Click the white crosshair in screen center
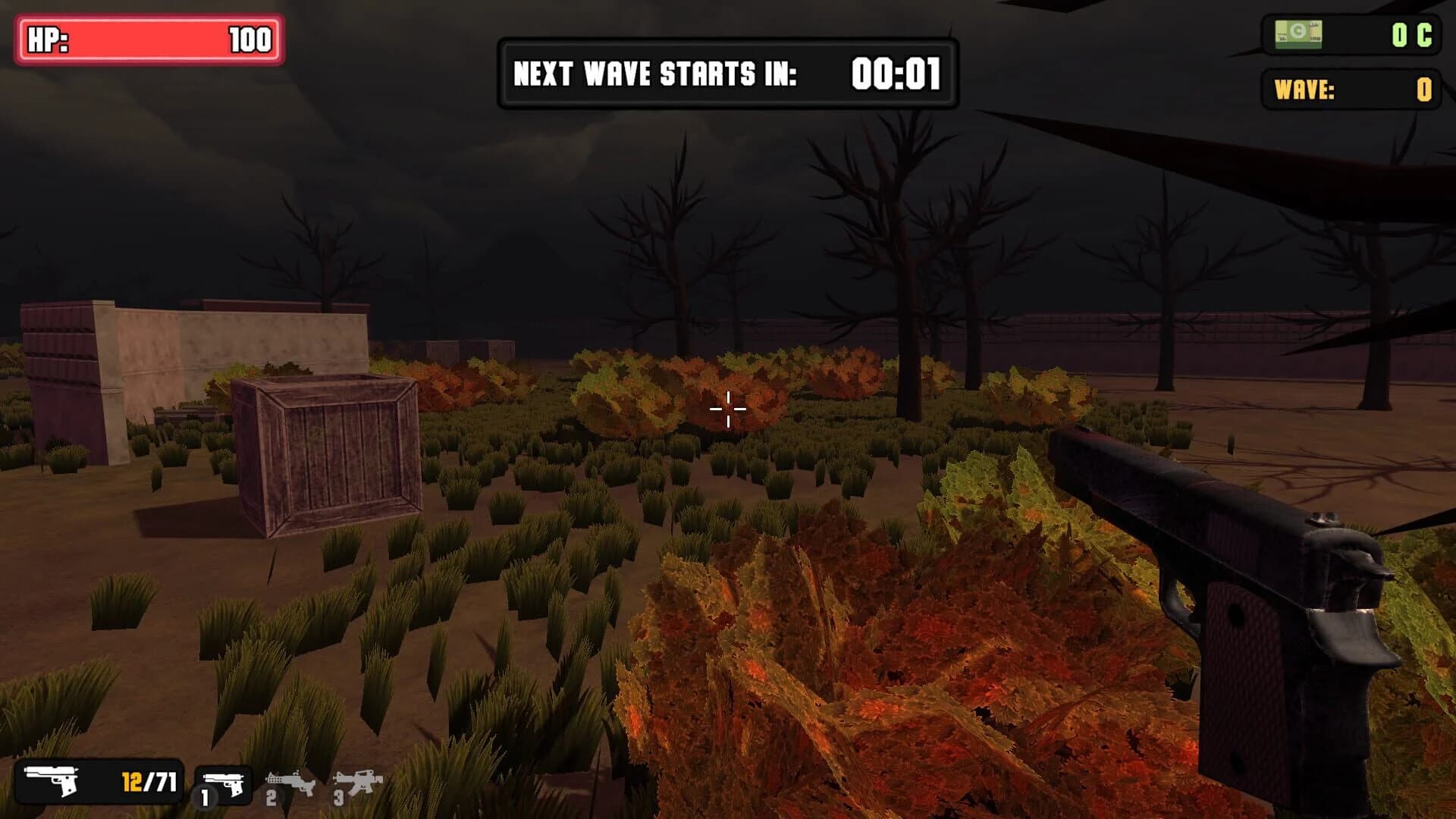The width and height of the screenshot is (1456, 819). [x=726, y=409]
